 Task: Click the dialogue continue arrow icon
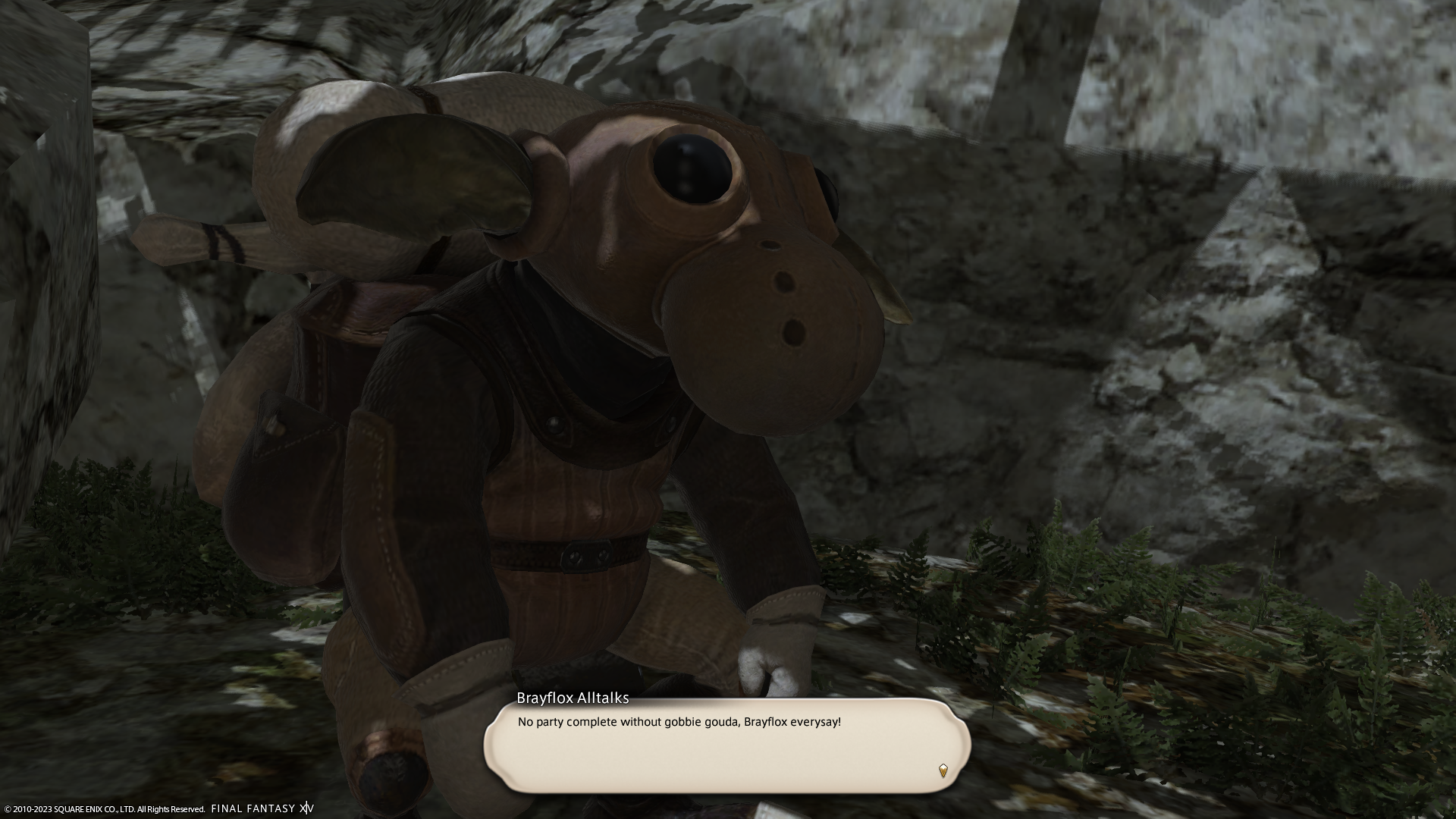tap(943, 770)
